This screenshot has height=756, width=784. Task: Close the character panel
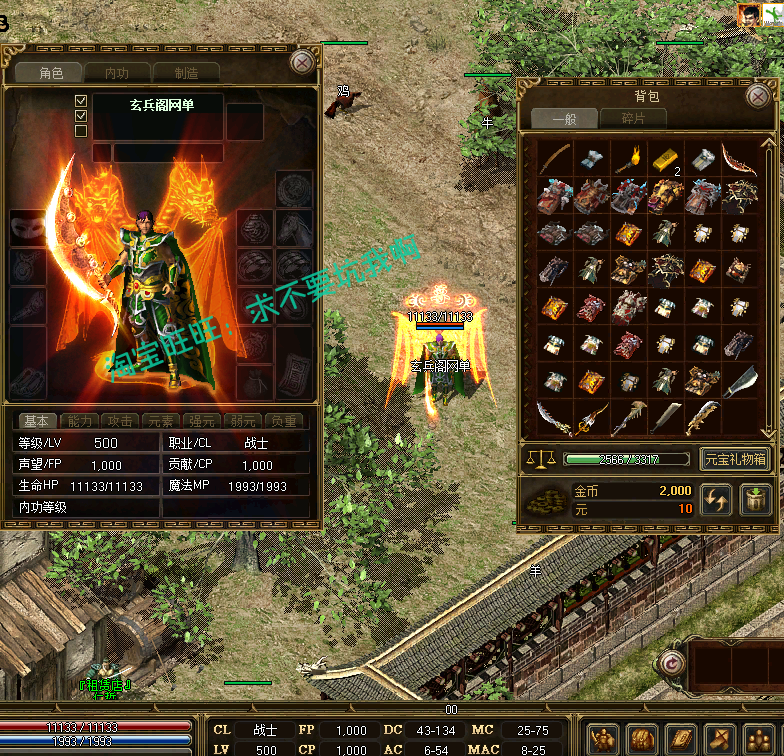302,62
